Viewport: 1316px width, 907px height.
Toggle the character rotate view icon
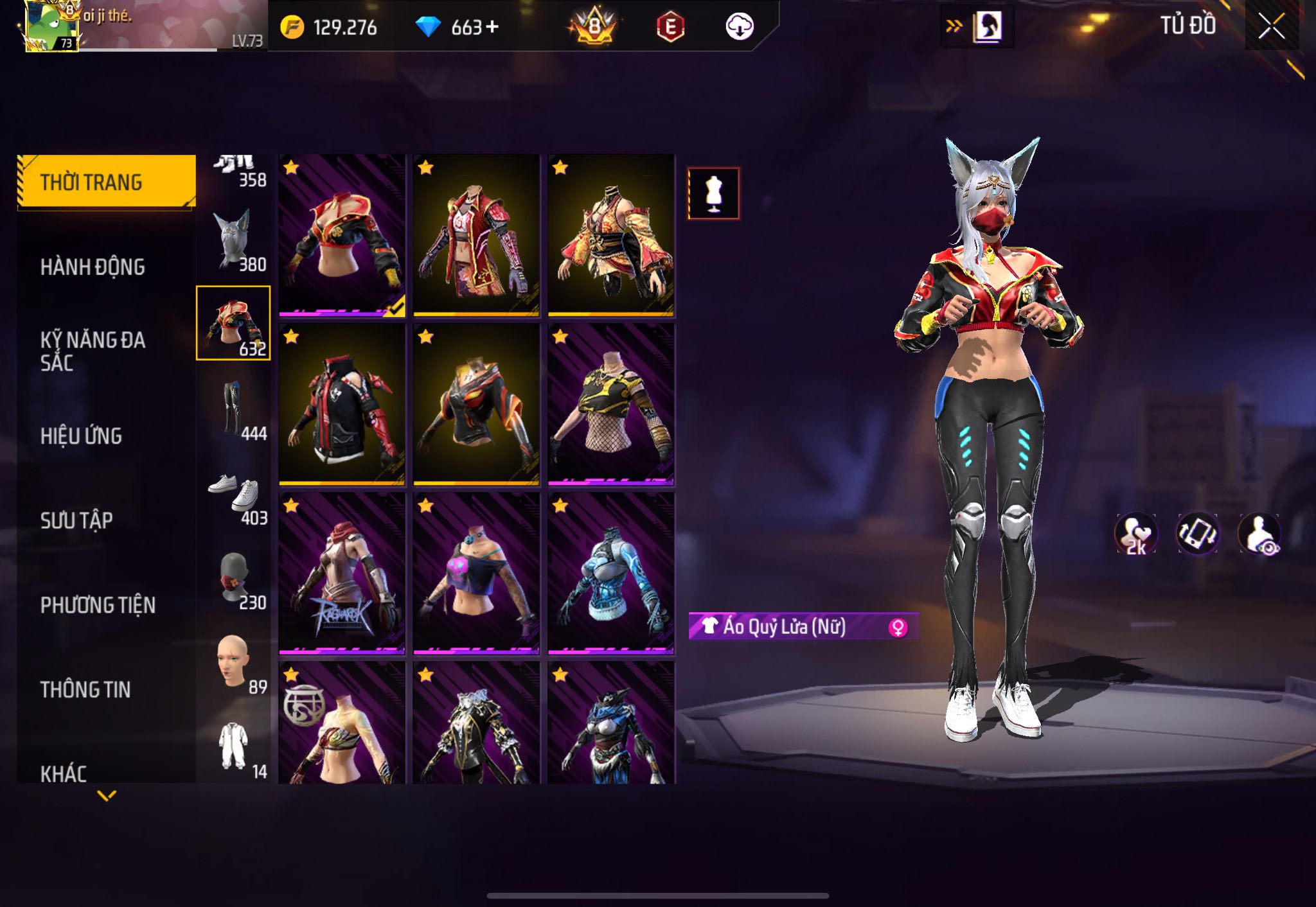point(1197,534)
